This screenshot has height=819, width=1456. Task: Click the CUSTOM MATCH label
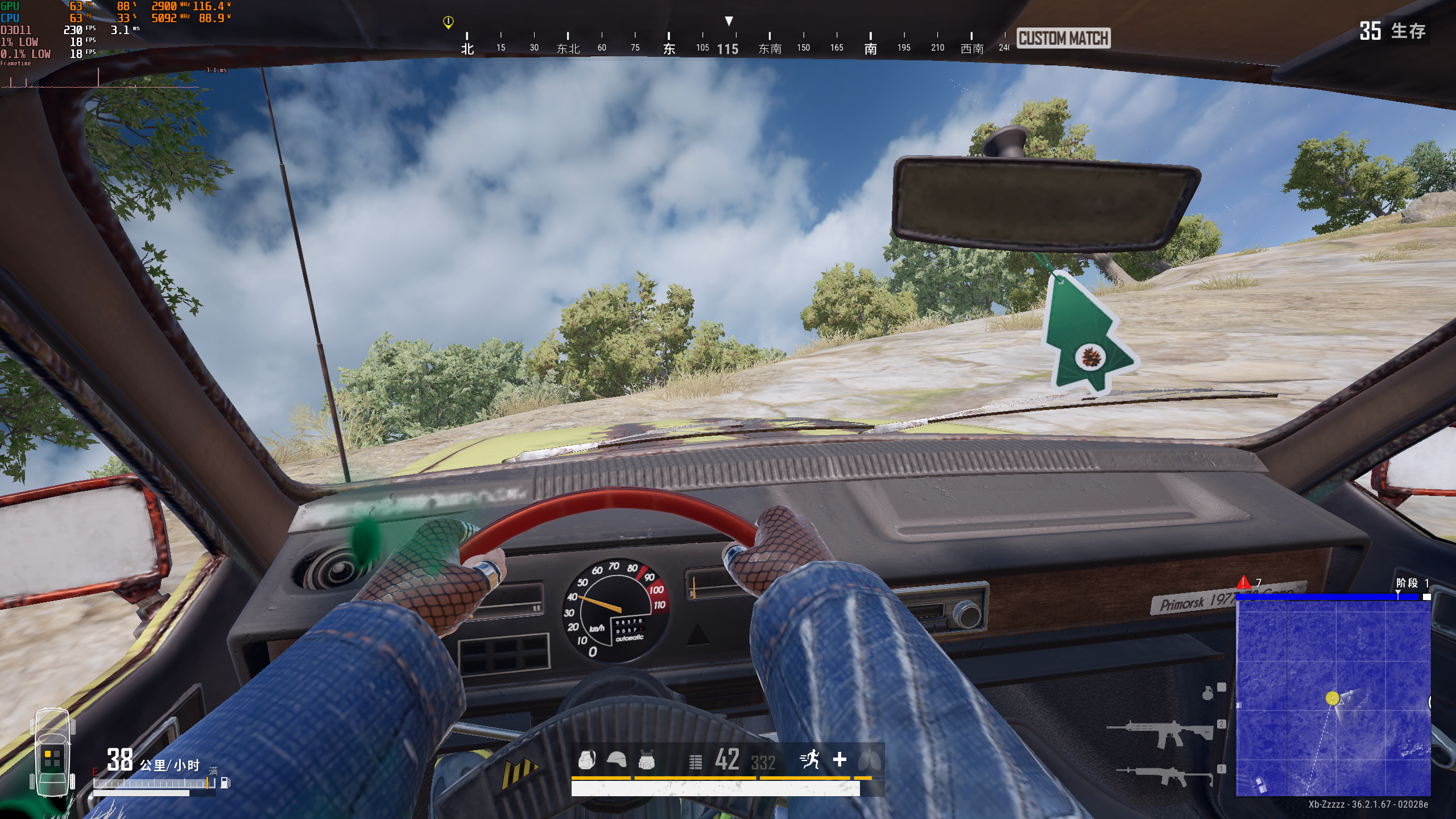[x=1063, y=38]
